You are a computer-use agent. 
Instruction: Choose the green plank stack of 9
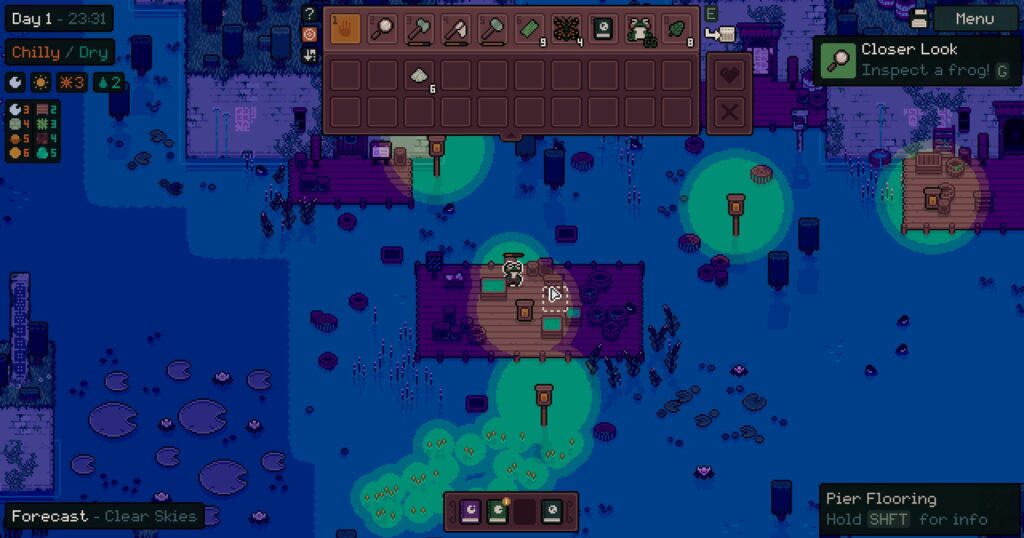click(530, 28)
